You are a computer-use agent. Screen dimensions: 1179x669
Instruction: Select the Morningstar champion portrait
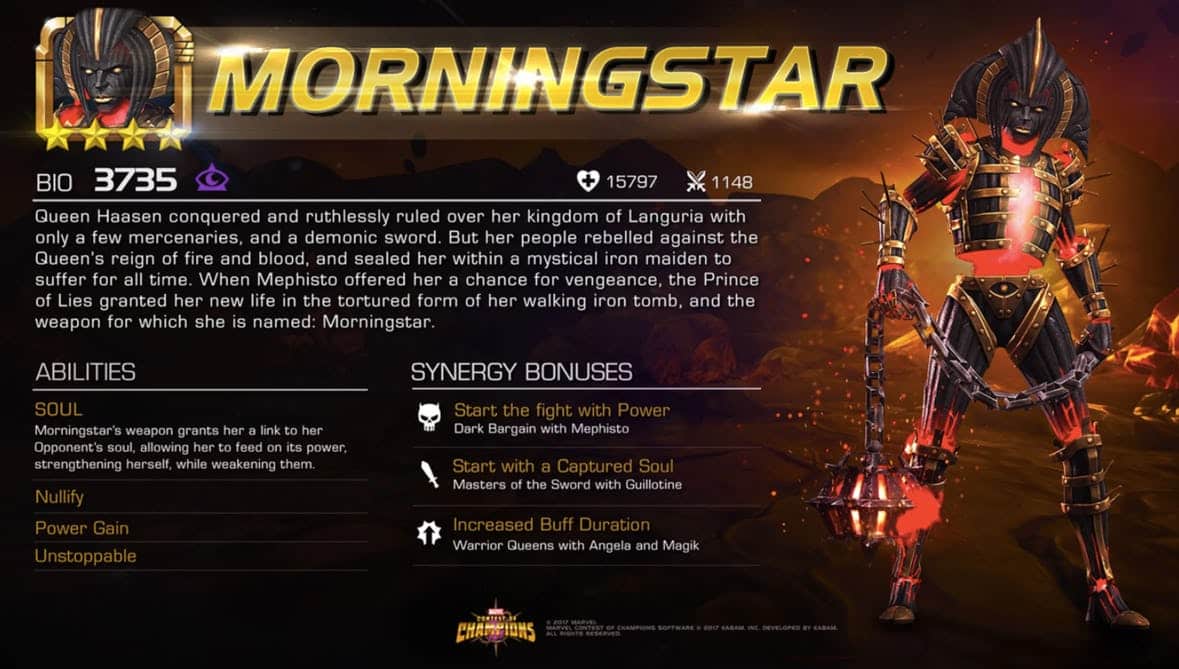pos(113,75)
